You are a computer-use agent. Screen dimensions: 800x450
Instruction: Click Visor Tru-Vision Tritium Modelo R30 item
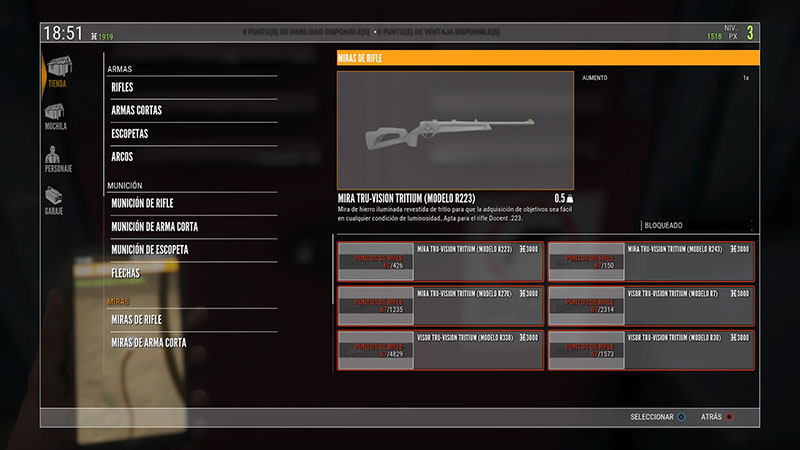(651, 350)
